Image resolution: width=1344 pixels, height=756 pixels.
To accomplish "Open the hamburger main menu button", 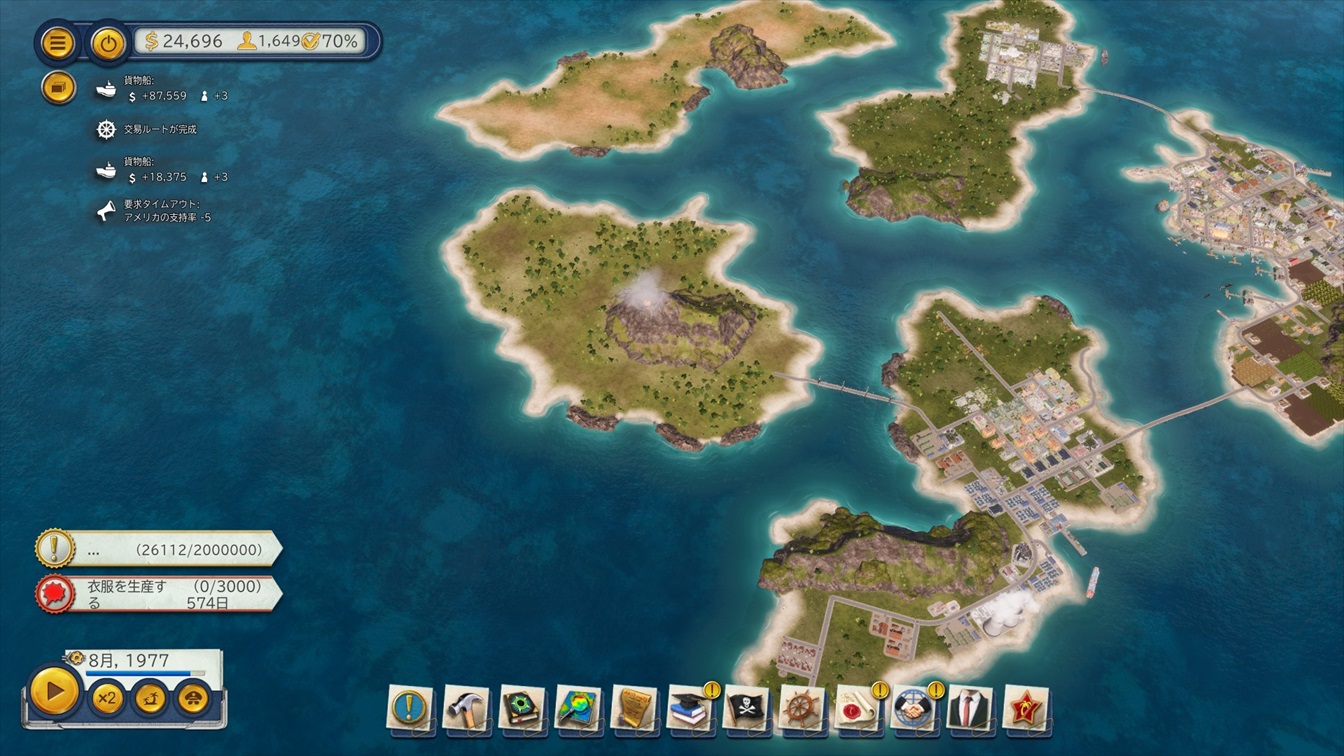I will 58,43.
